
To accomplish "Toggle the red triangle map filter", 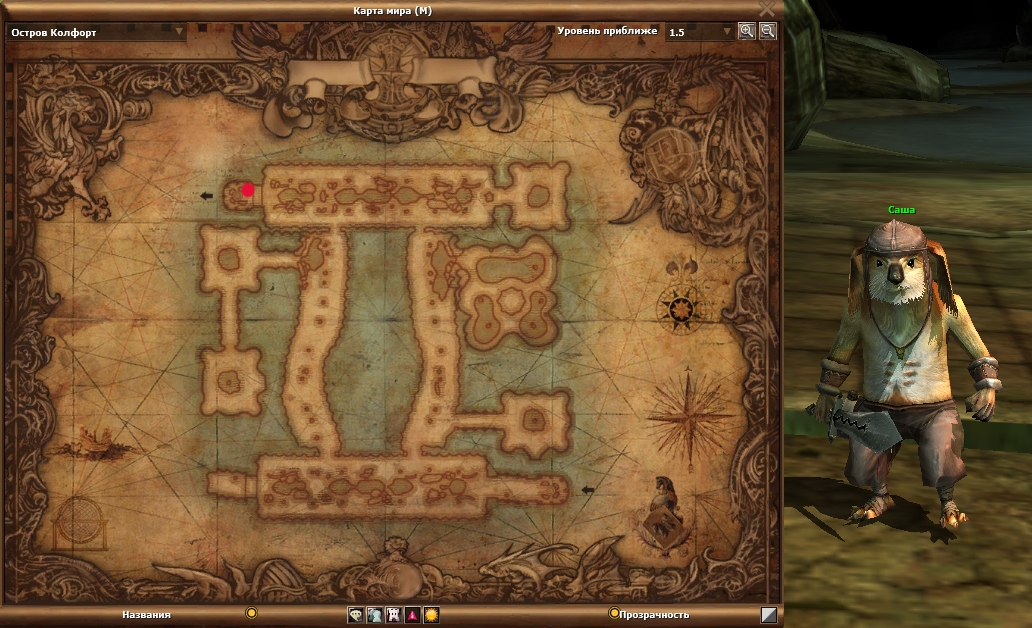I will coord(412,615).
